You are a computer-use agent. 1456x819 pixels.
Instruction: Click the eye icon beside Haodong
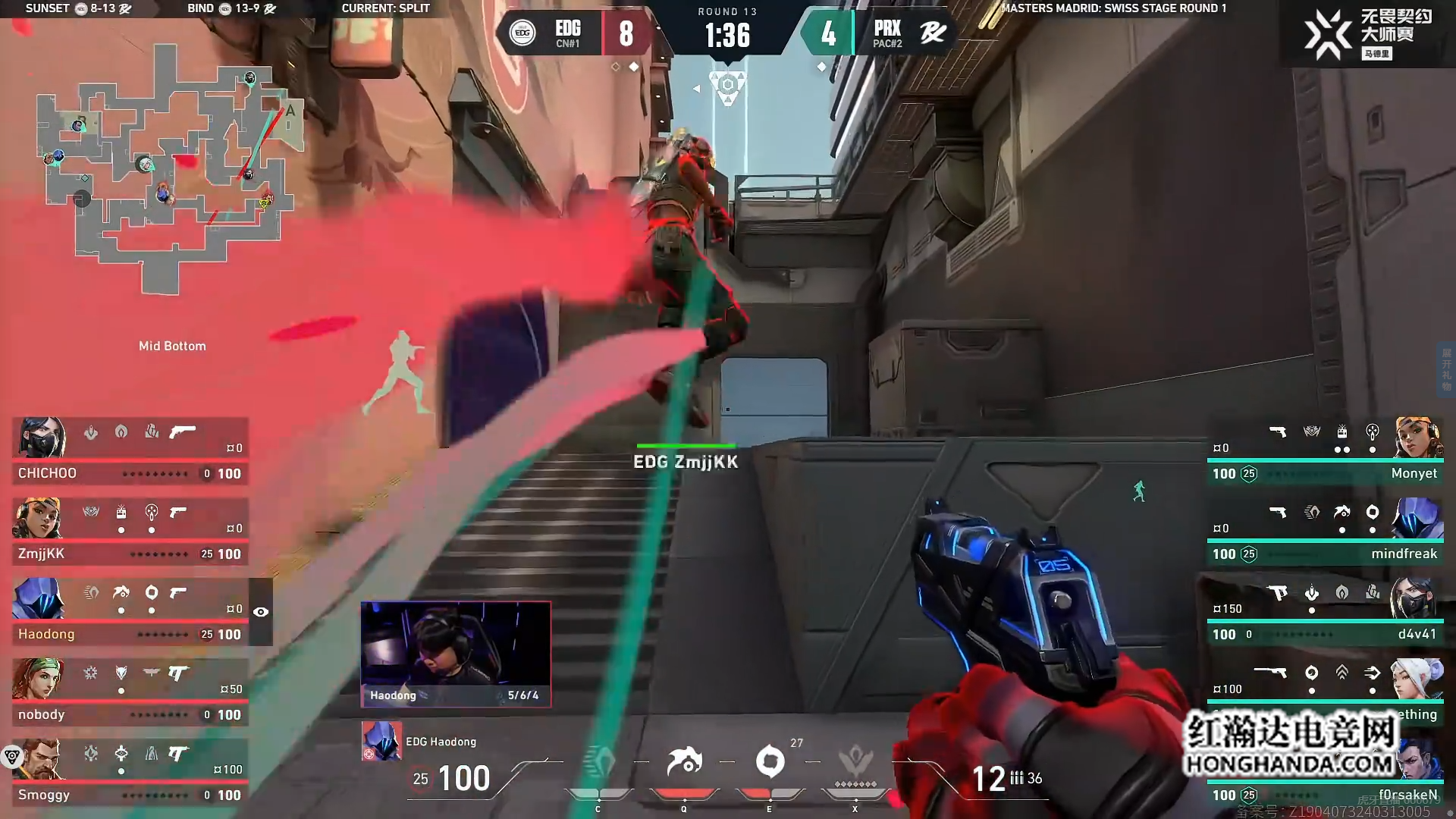261,612
